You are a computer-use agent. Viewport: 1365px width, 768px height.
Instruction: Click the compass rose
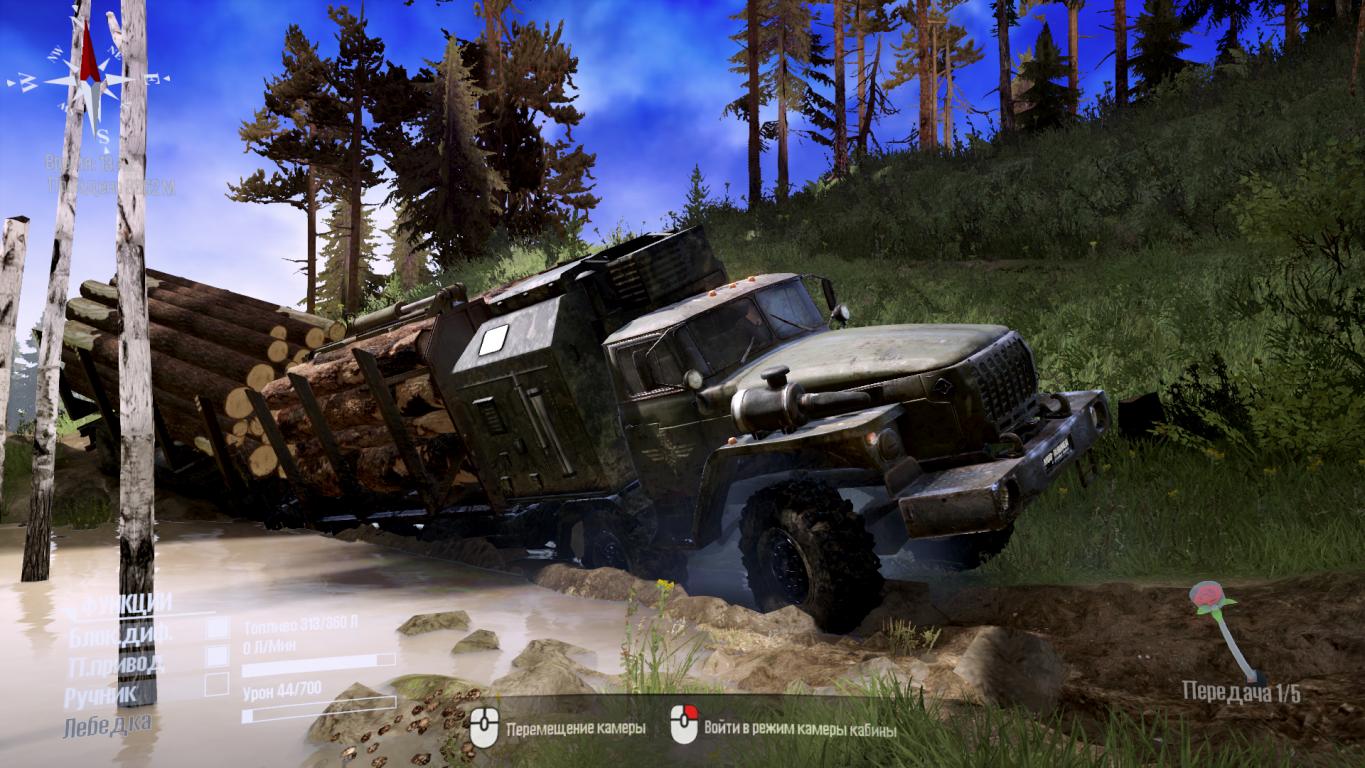click(89, 77)
